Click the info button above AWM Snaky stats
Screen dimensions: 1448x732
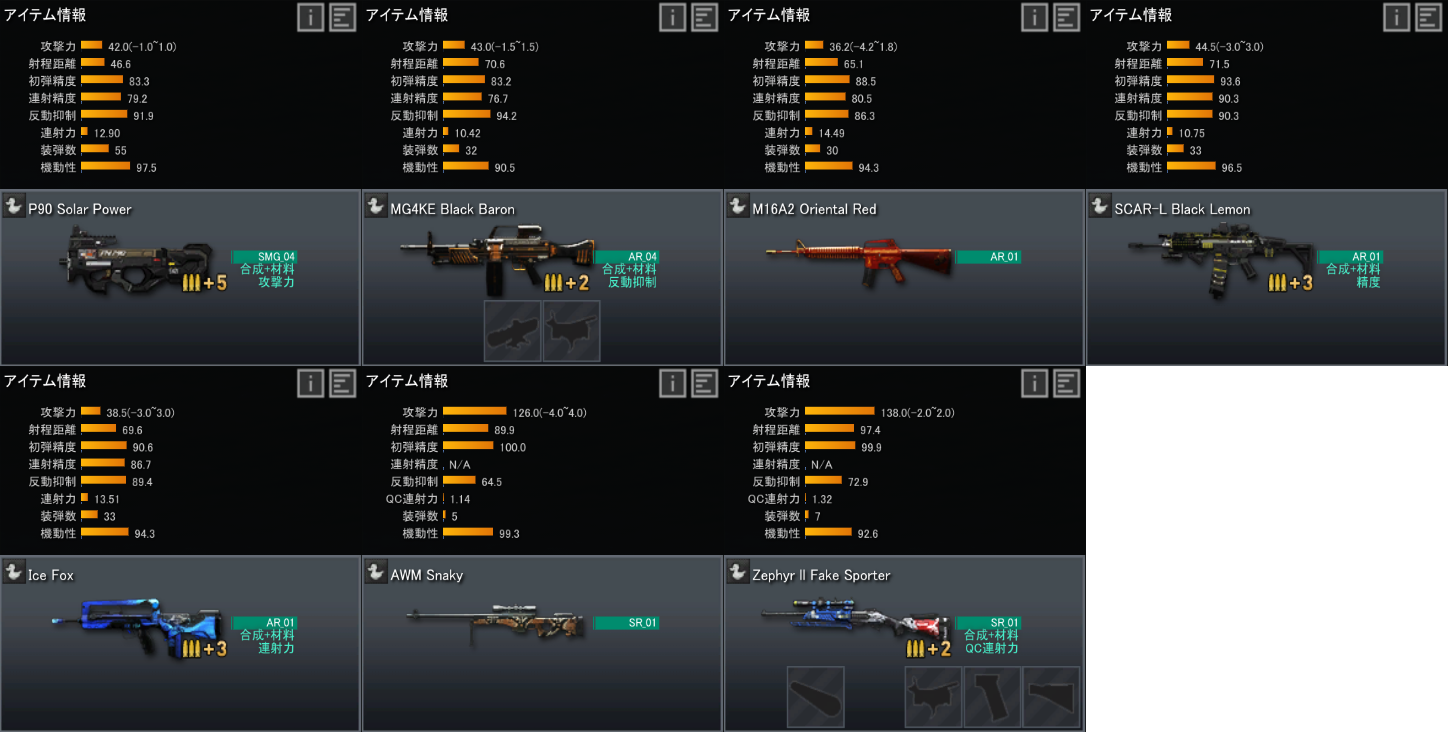(673, 383)
